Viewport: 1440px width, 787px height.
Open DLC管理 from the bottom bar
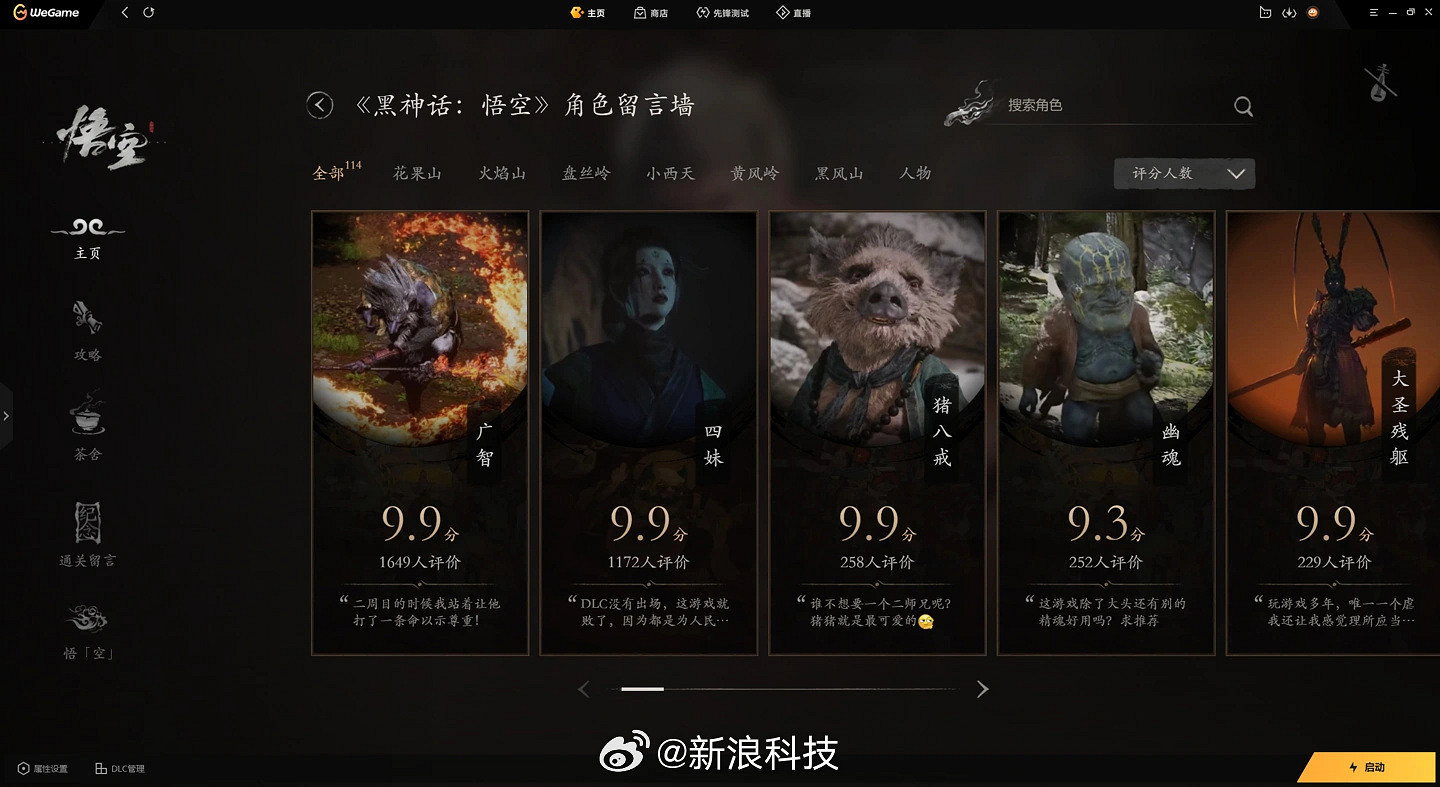(118, 769)
